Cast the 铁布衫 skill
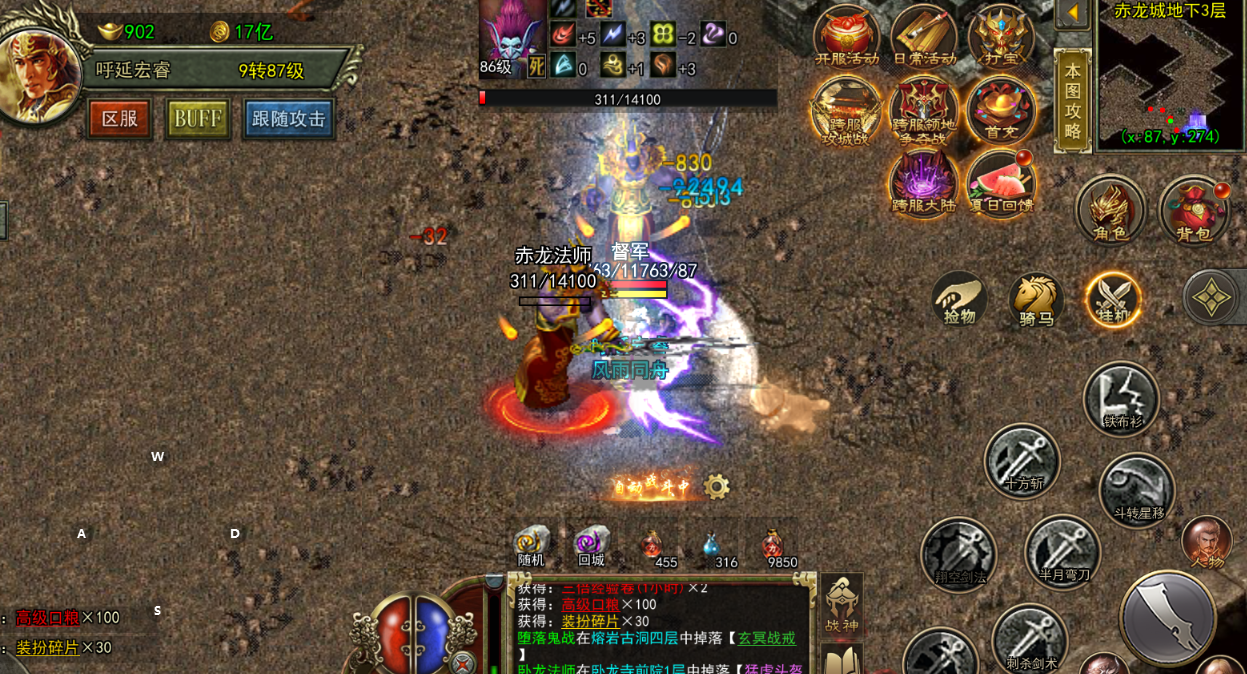Screen dimensions: 1247x674 (1122, 398)
